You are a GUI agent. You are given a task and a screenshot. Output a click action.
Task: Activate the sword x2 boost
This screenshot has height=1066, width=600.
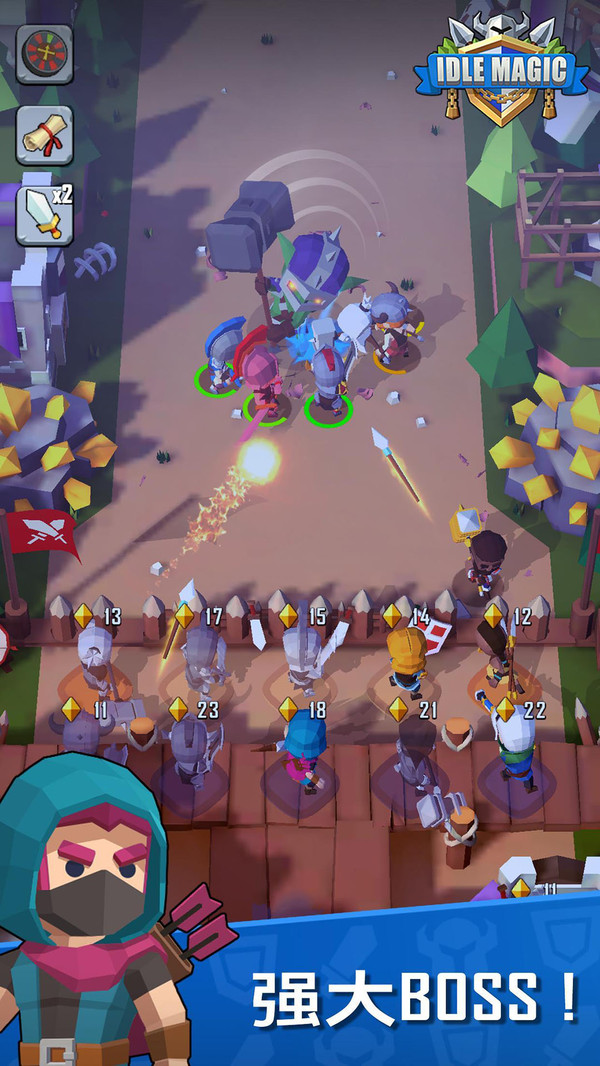(44, 214)
